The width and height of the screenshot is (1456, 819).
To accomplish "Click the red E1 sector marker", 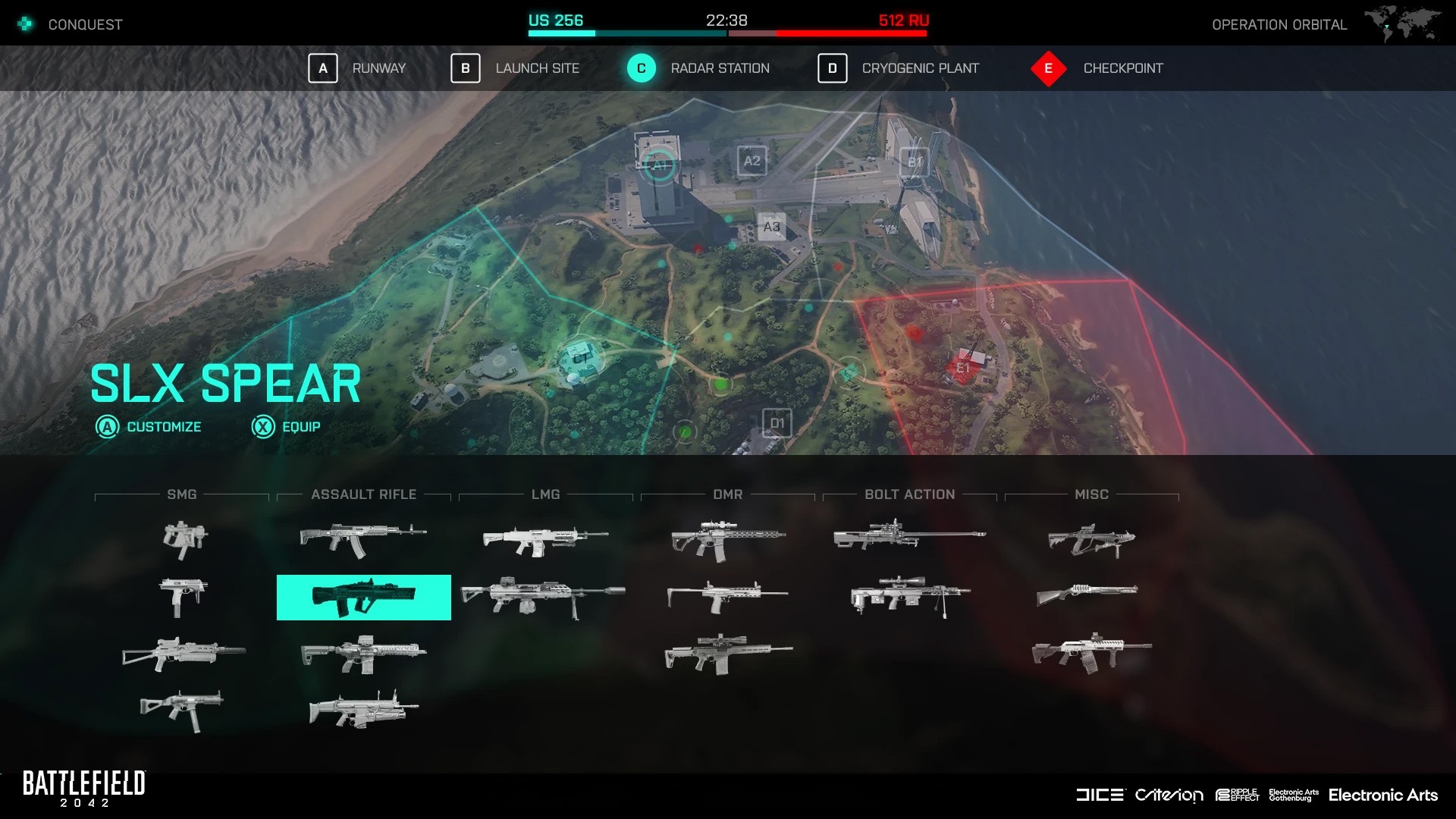I will coord(963,368).
